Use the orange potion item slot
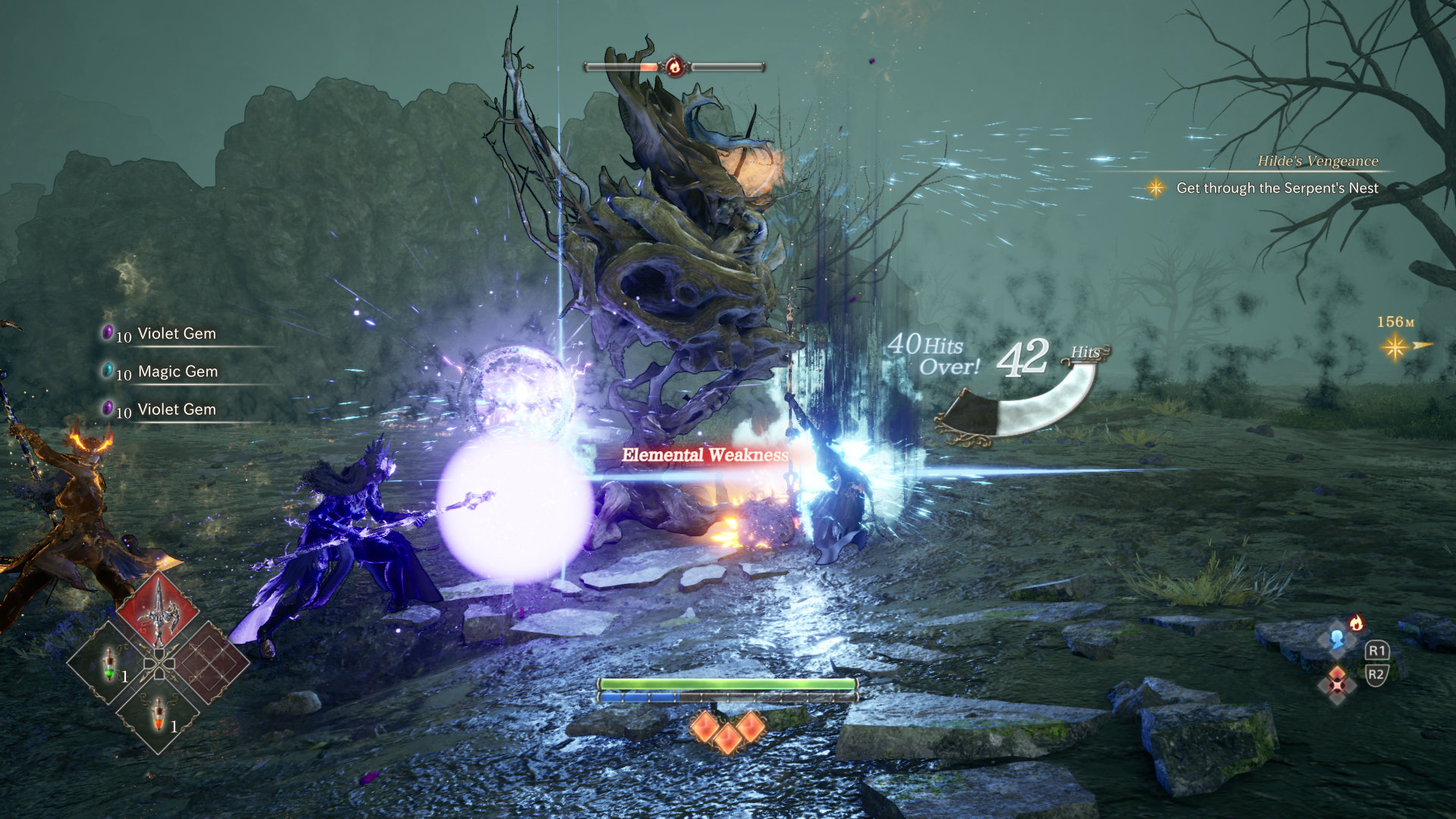The height and width of the screenshot is (819, 1456). (x=158, y=713)
